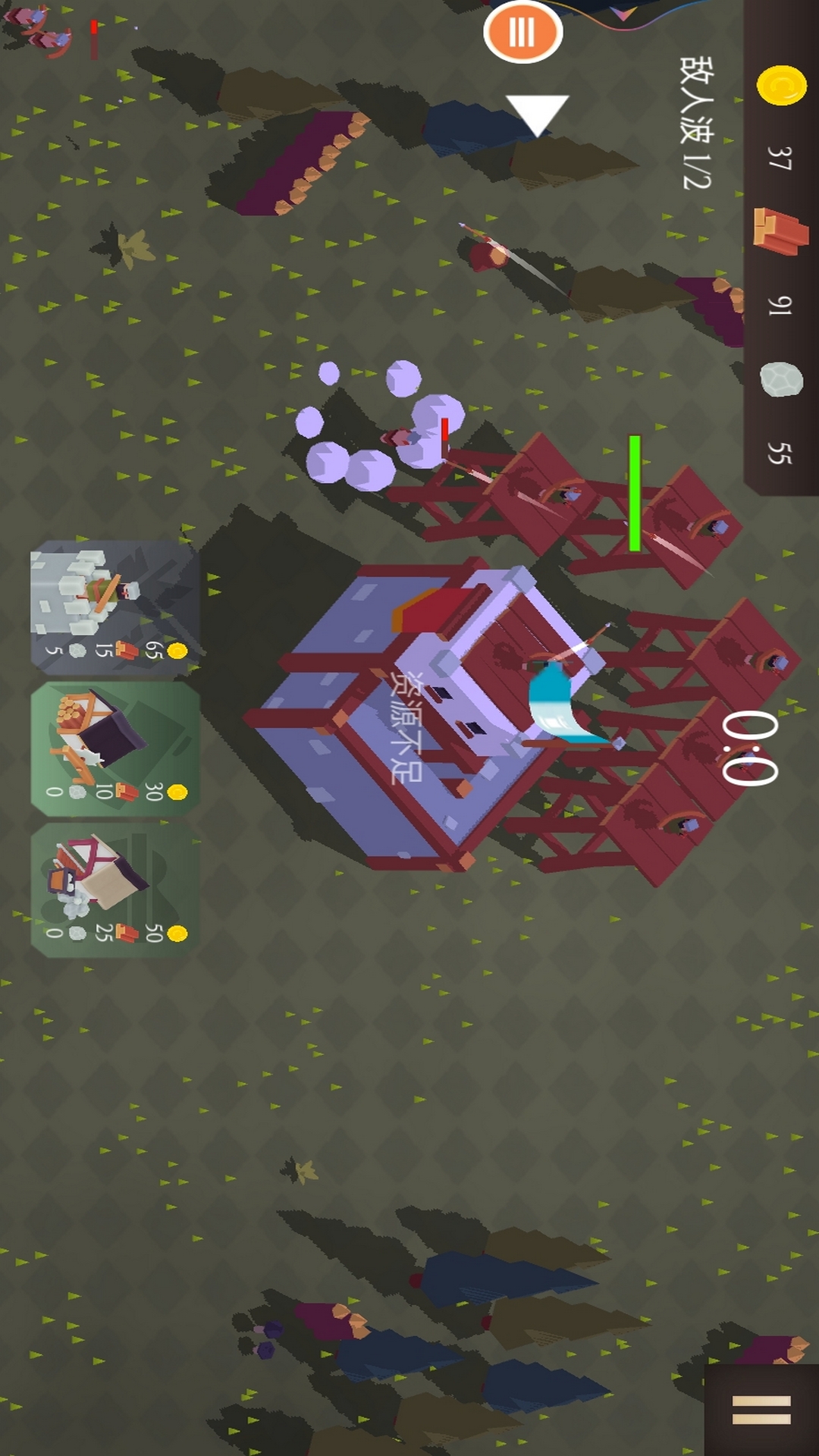
Task: Pause the game with the orange button
Action: (x=522, y=32)
